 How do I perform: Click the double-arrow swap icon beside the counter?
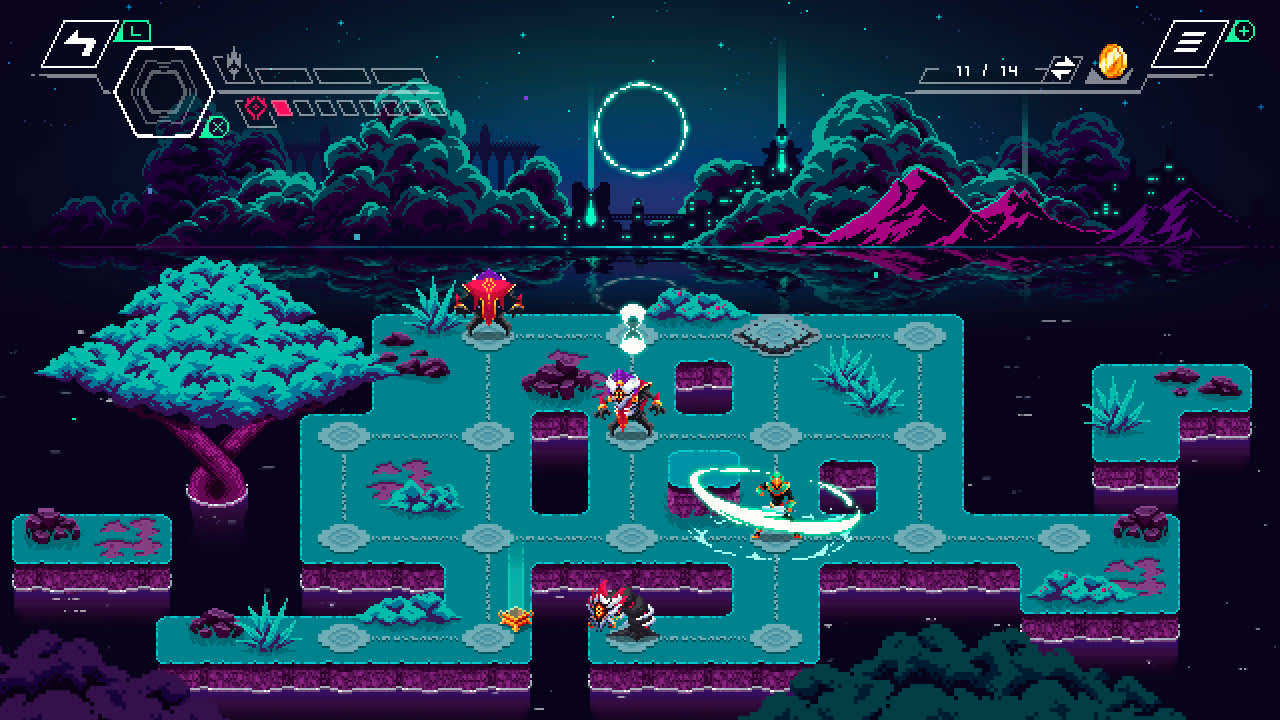click(1062, 68)
